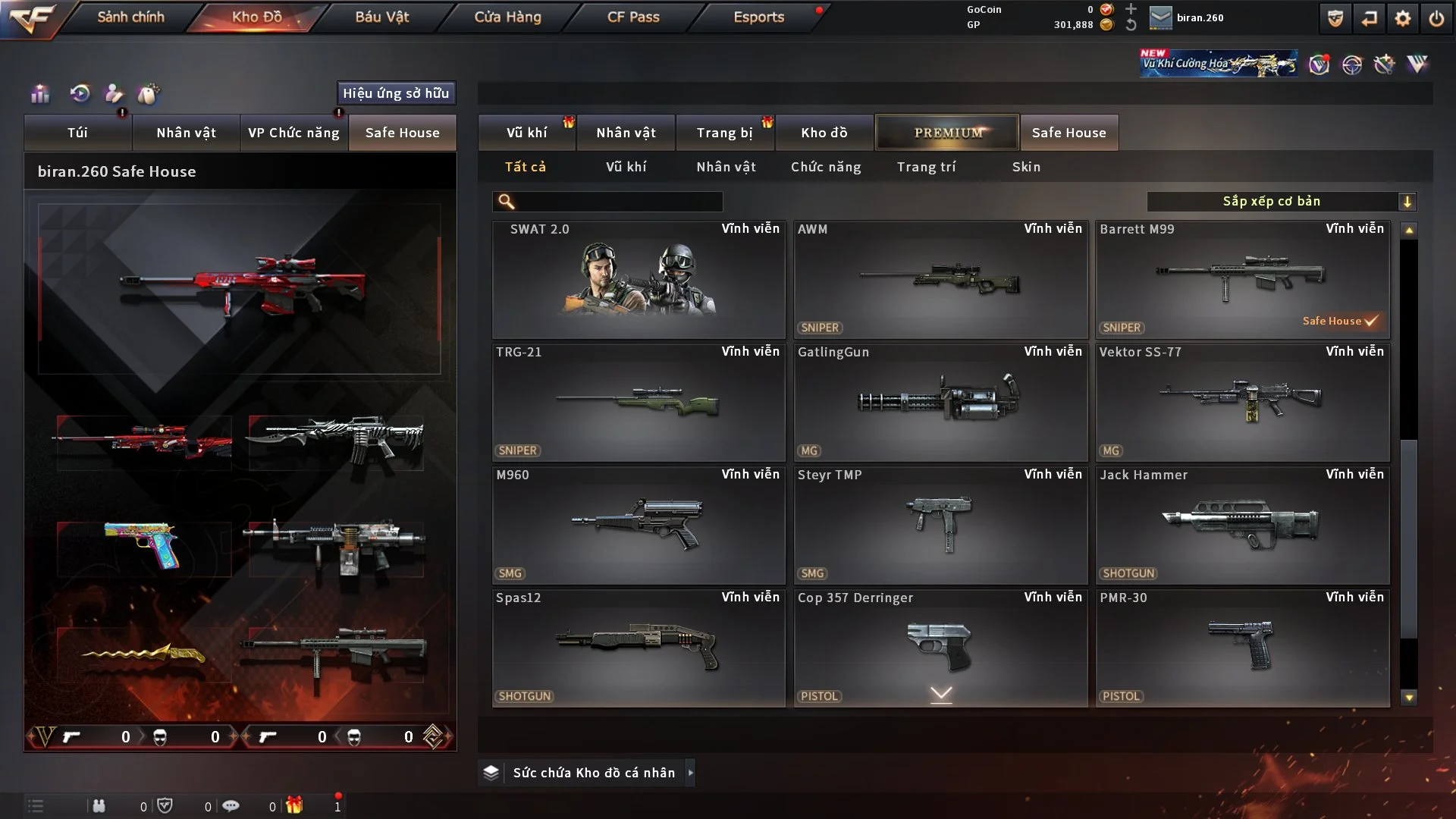Viewport: 1456px width, 819px height.
Task: Show the Skin filter
Action: tap(1026, 167)
